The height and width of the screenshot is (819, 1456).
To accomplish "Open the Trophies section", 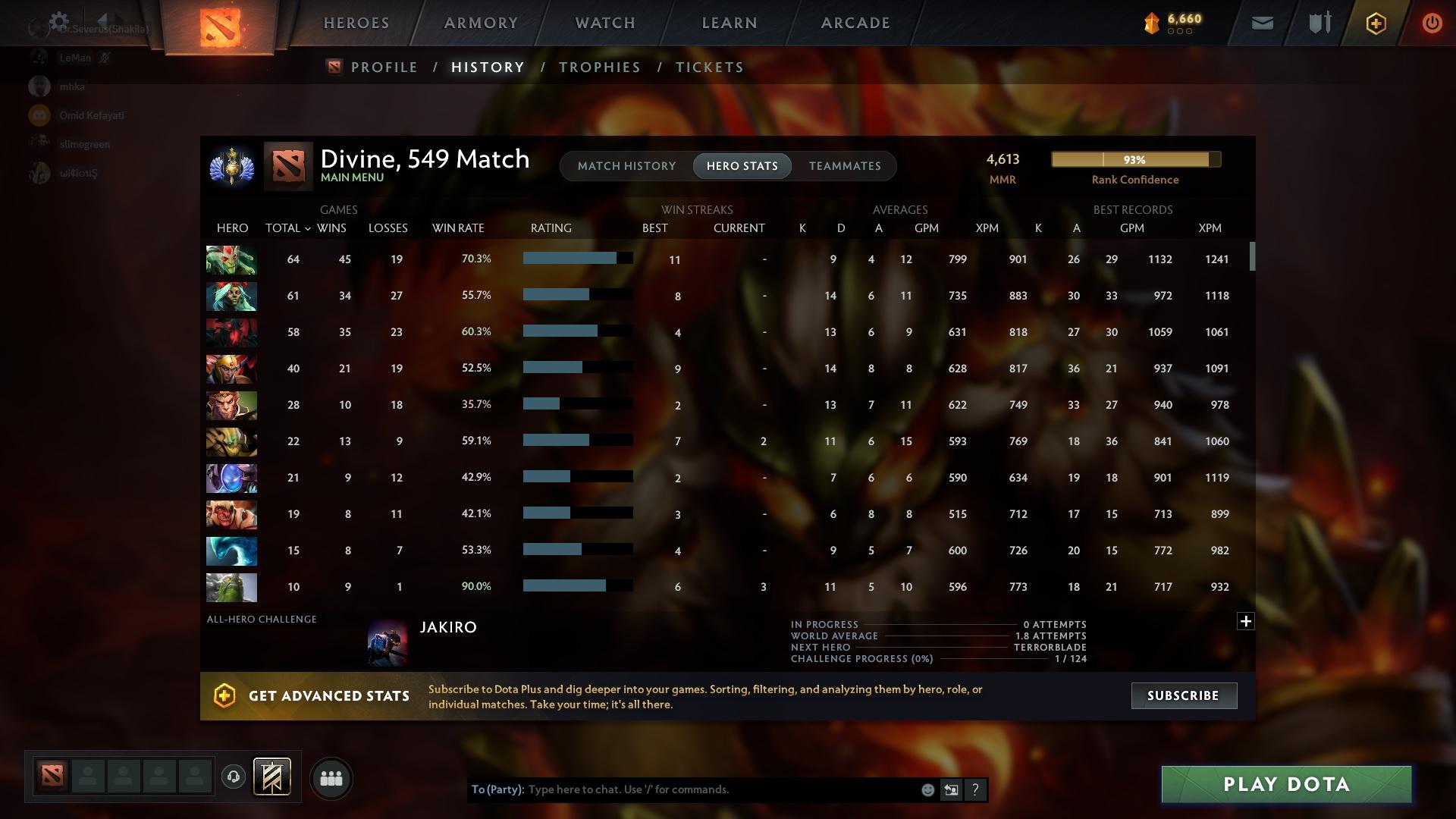I will click(x=599, y=67).
